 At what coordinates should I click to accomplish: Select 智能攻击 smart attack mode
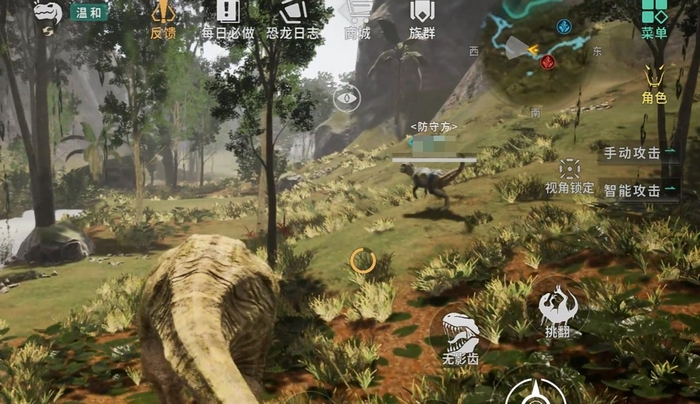[637, 190]
